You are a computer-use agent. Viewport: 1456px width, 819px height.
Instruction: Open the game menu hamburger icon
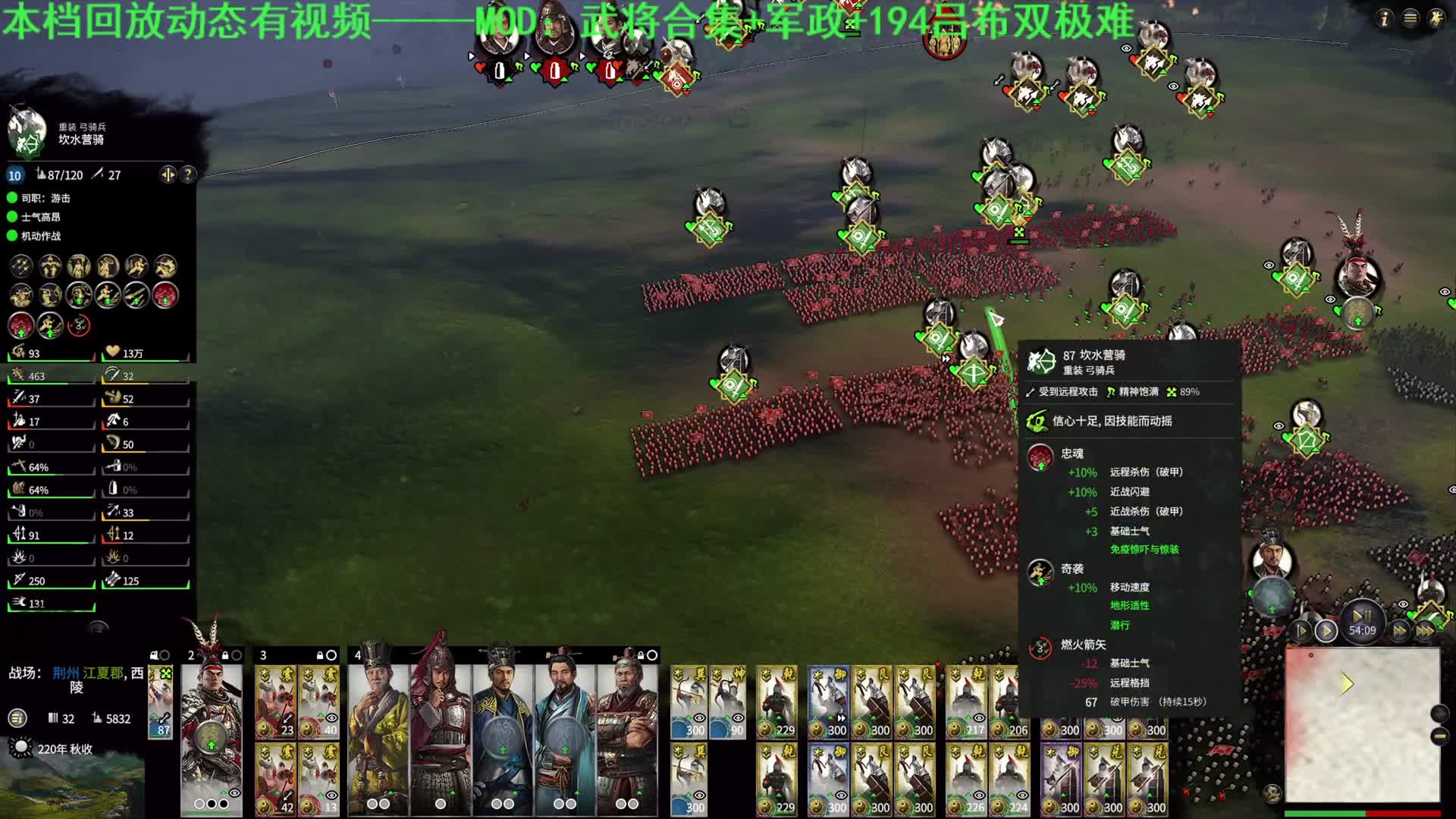(x=1410, y=18)
